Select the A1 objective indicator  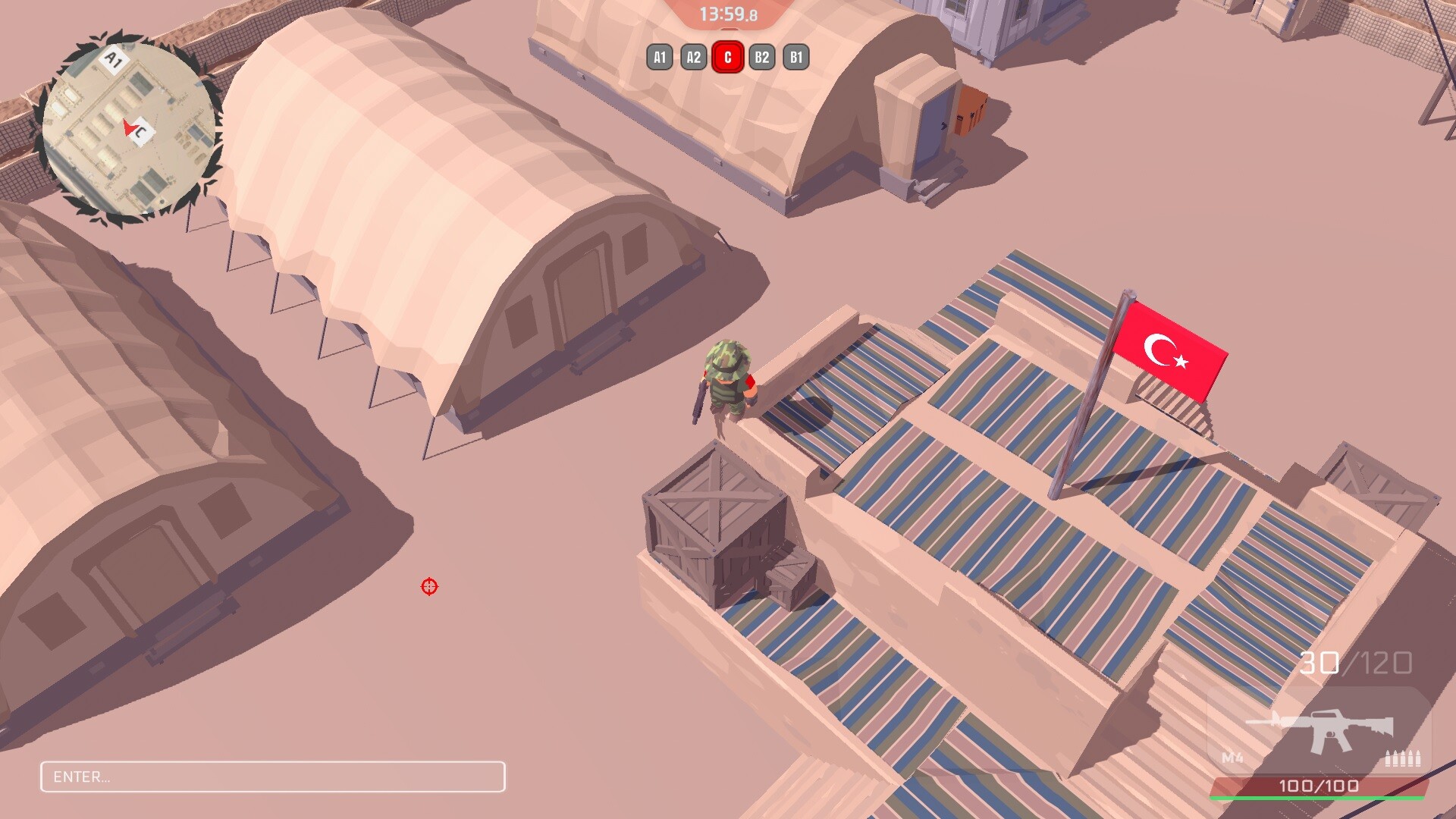[659, 55]
